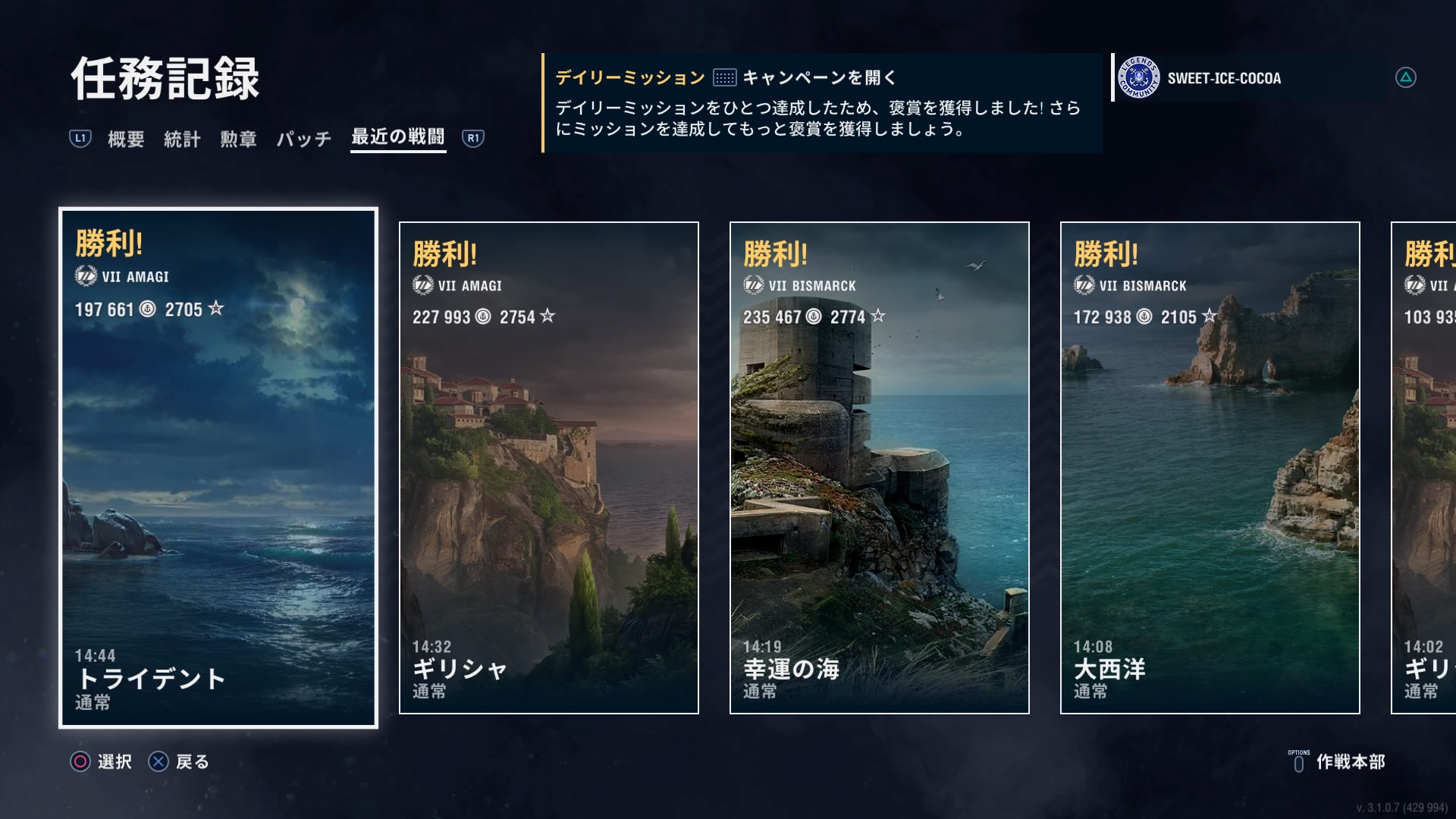Select the ギリシャ Amagi battle at 14:32
This screenshot has width=1456, height=819.
coord(548,467)
